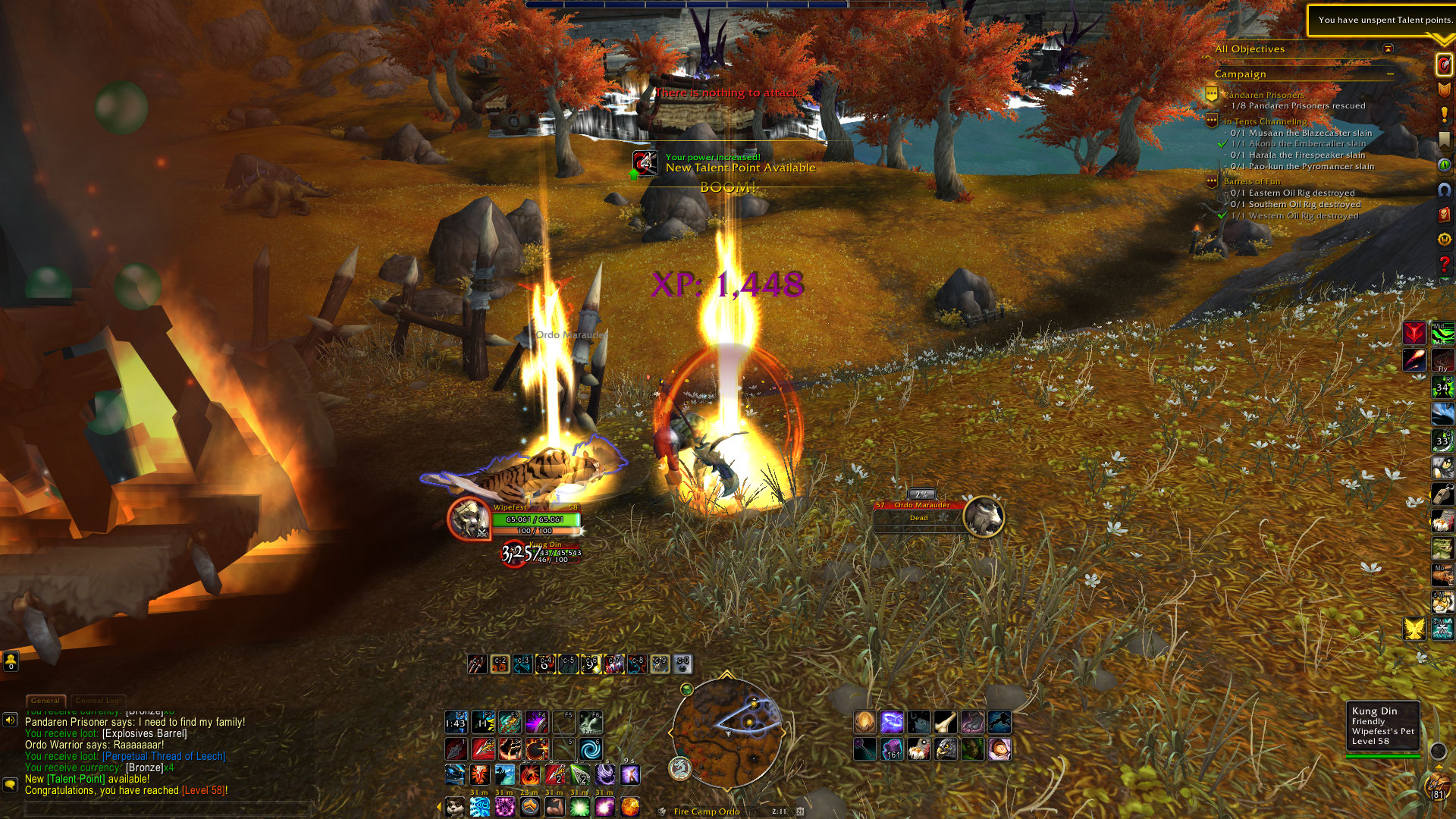Collapse the All Objectives tracker
The height and width of the screenshot is (819, 1456).
pyautogui.click(x=1388, y=49)
